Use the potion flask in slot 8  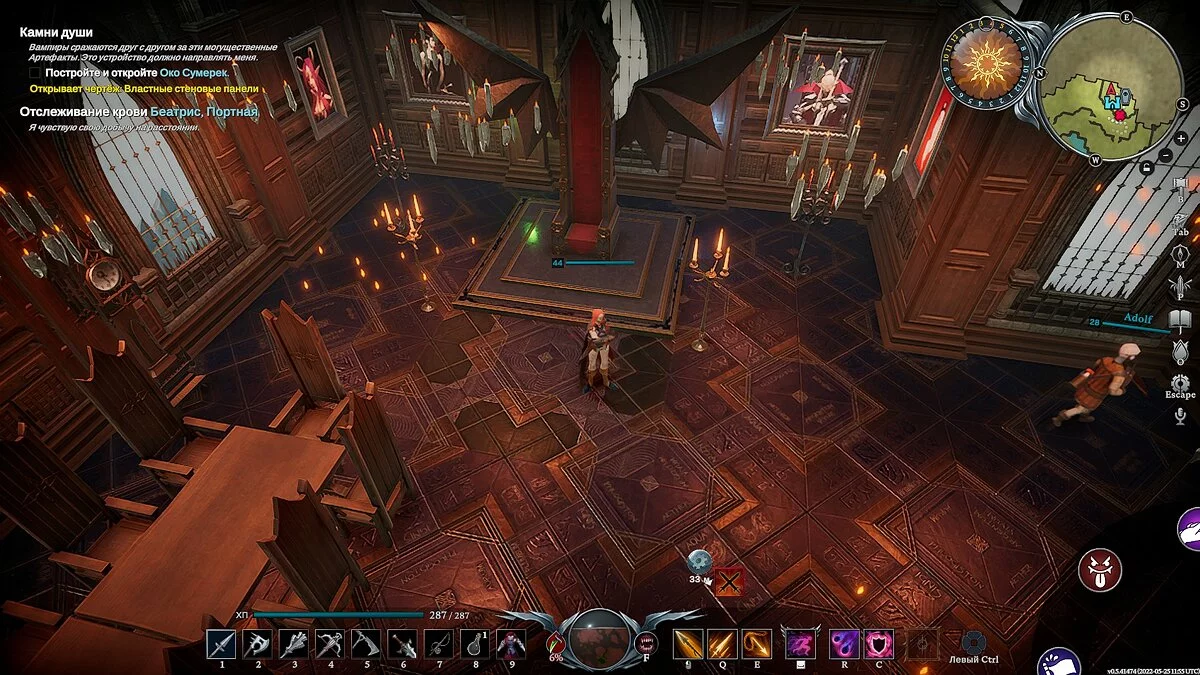[474, 644]
